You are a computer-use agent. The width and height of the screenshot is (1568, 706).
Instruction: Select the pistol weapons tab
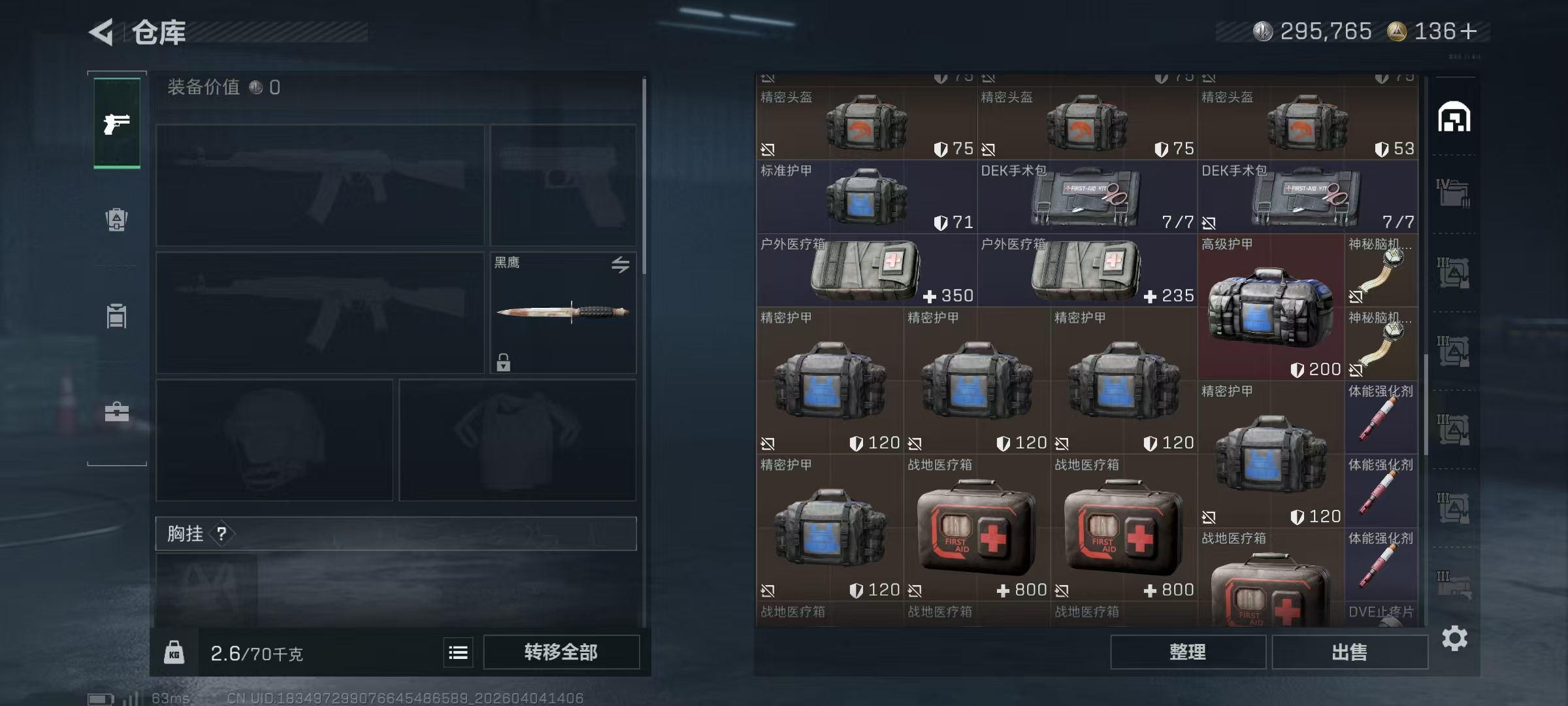[117, 123]
